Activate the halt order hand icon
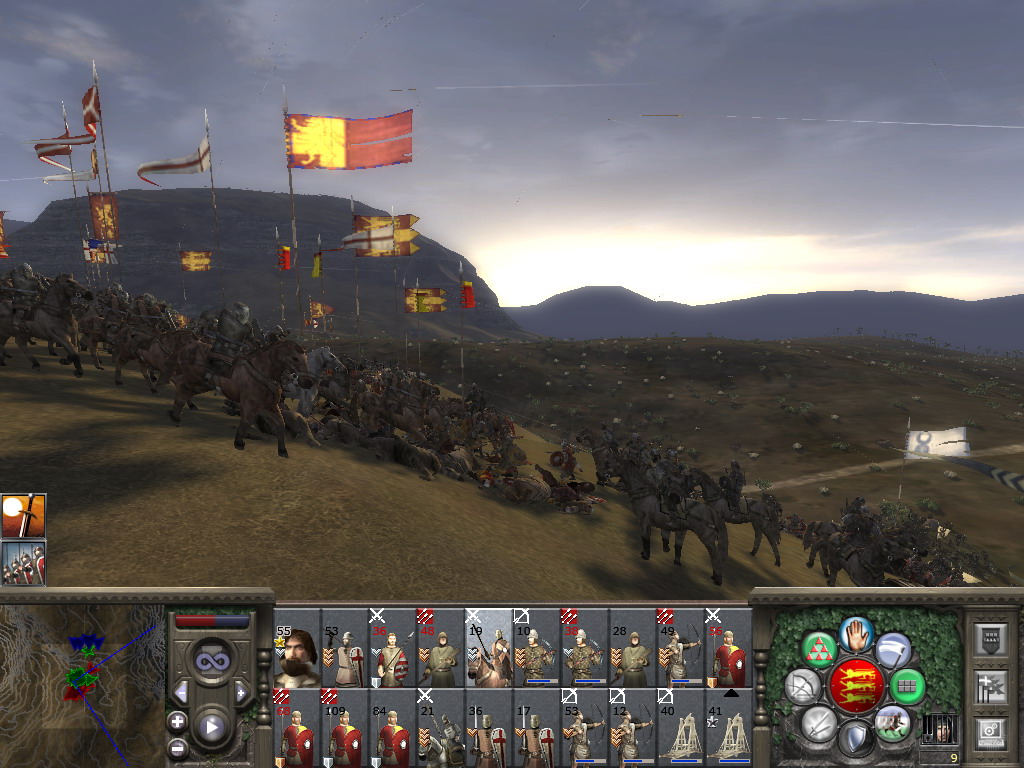Viewport: 1024px width, 768px height. coord(856,633)
